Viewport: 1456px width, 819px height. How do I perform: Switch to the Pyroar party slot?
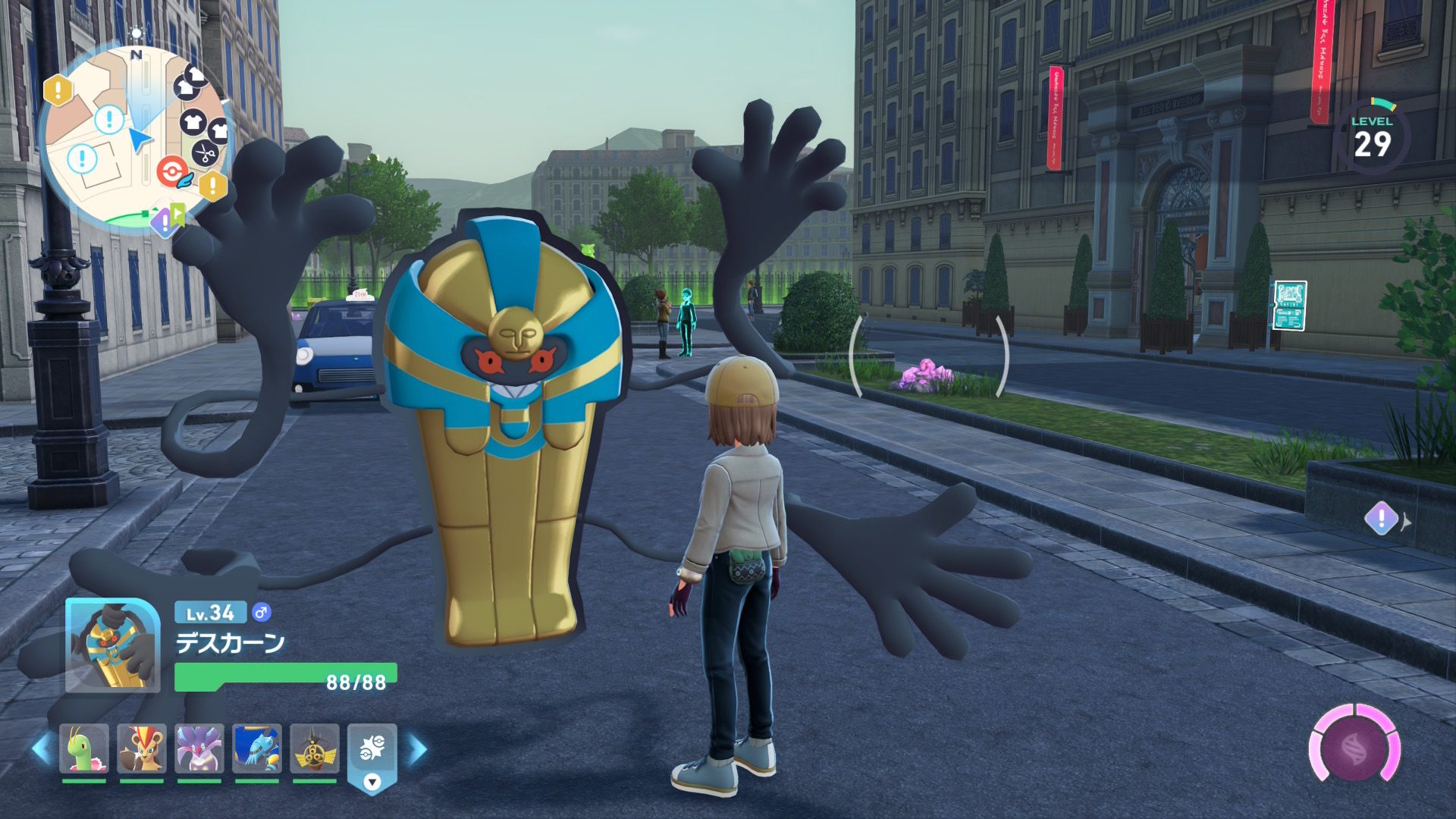coord(142,748)
